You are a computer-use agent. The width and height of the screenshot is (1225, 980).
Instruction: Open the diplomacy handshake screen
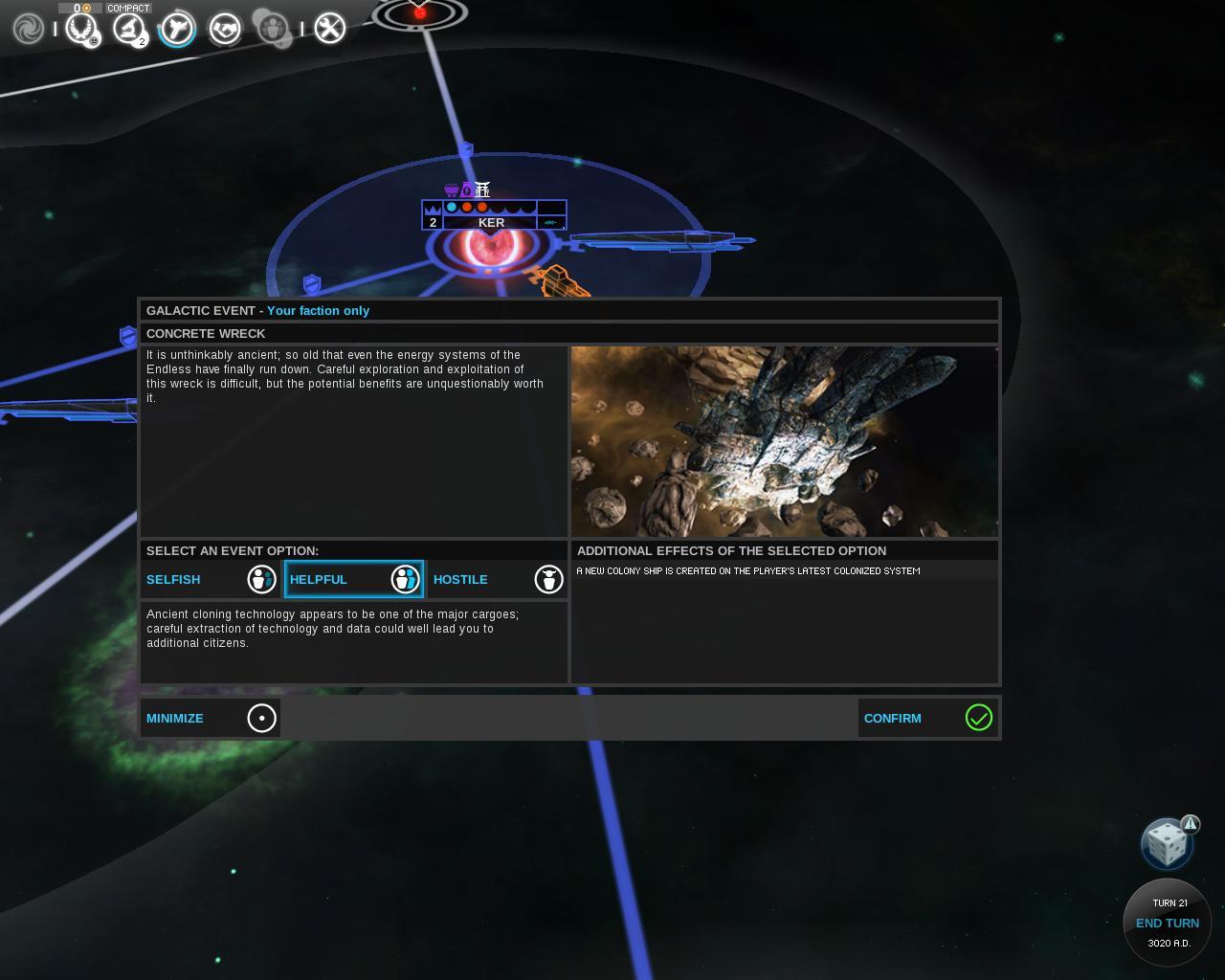(x=225, y=29)
